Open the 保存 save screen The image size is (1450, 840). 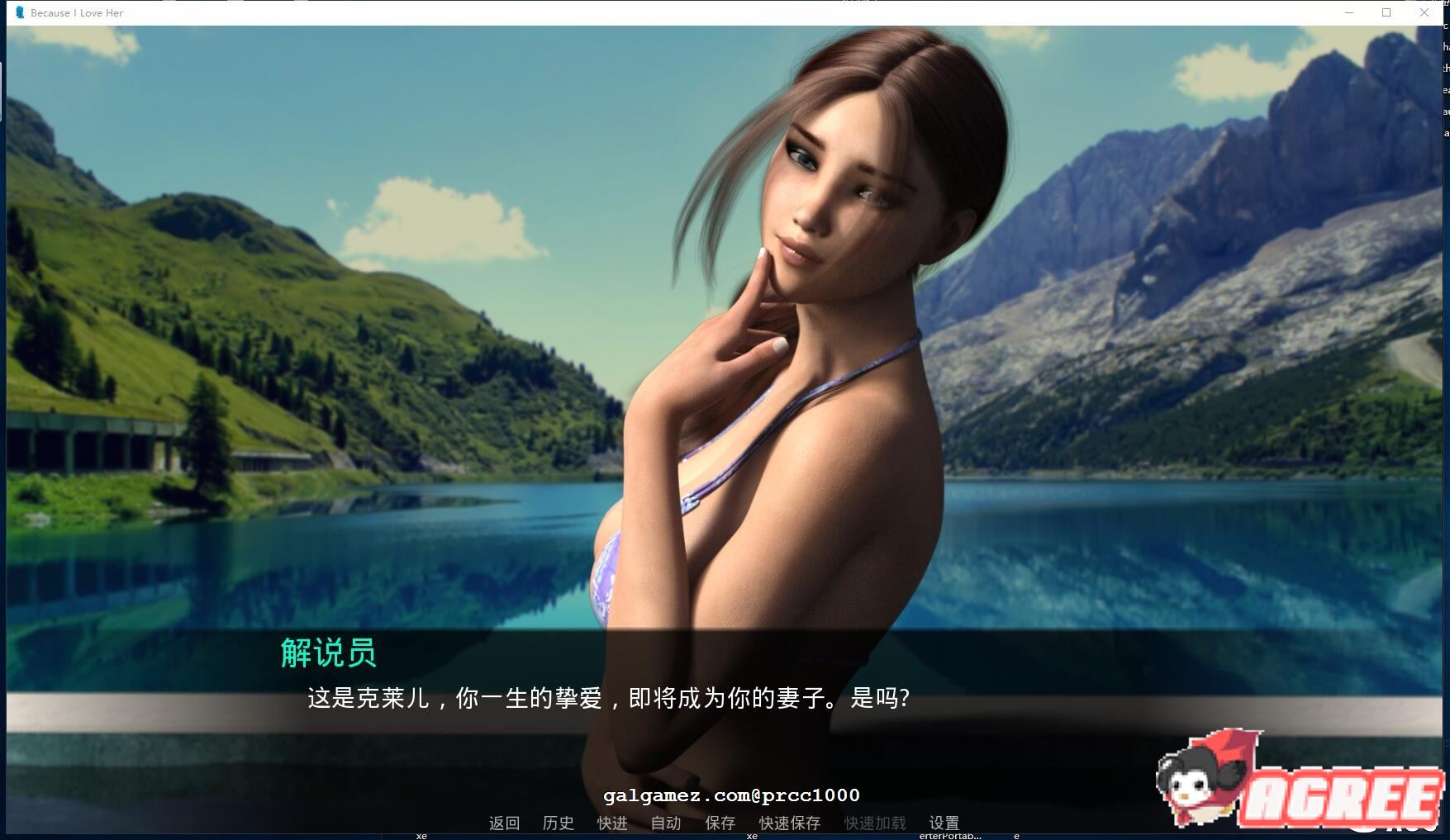pyautogui.click(x=720, y=823)
